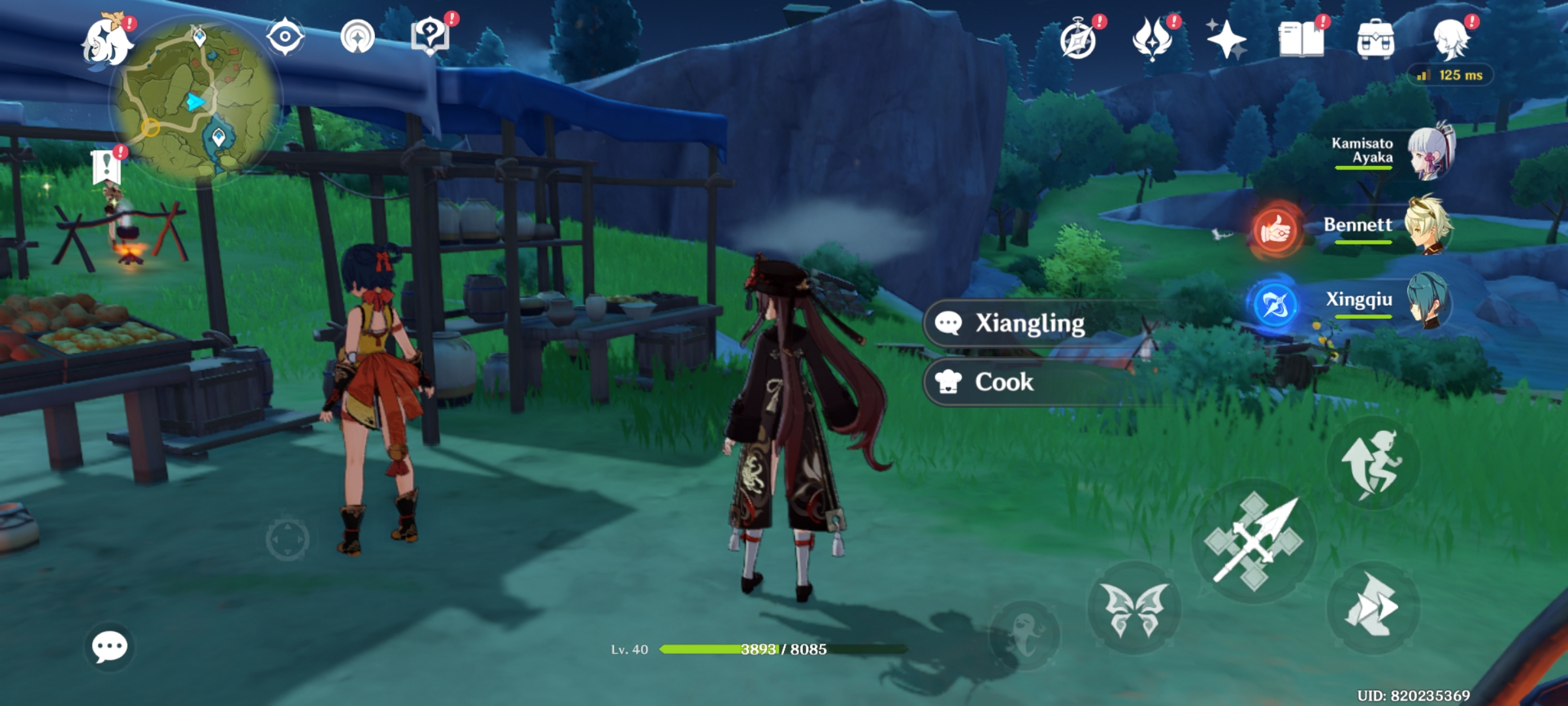Toggle the elemental sight eye icon
Screen dimensions: 1568x706
(x=284, y=37)
